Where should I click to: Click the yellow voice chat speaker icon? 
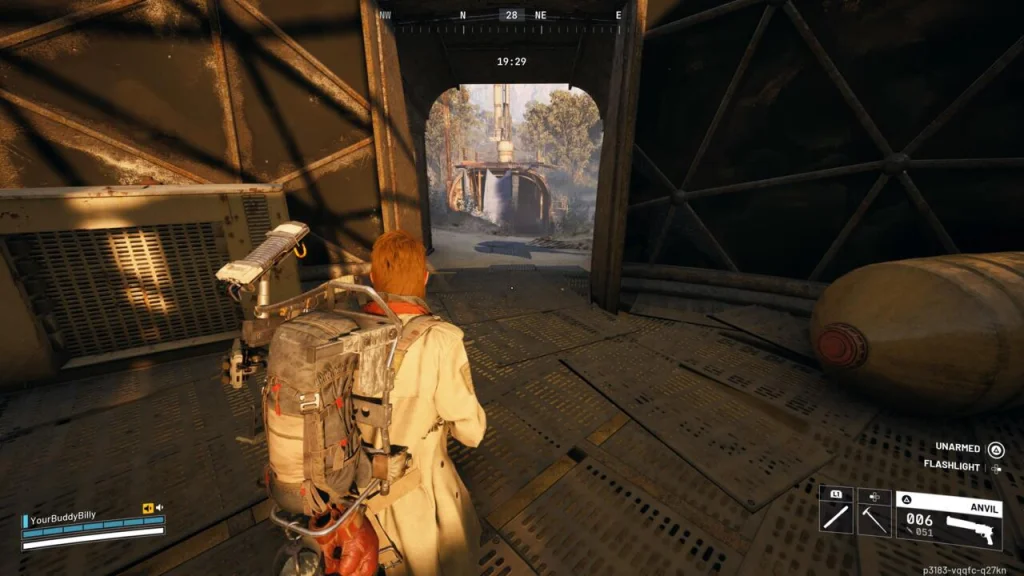[x=148, y=507]
